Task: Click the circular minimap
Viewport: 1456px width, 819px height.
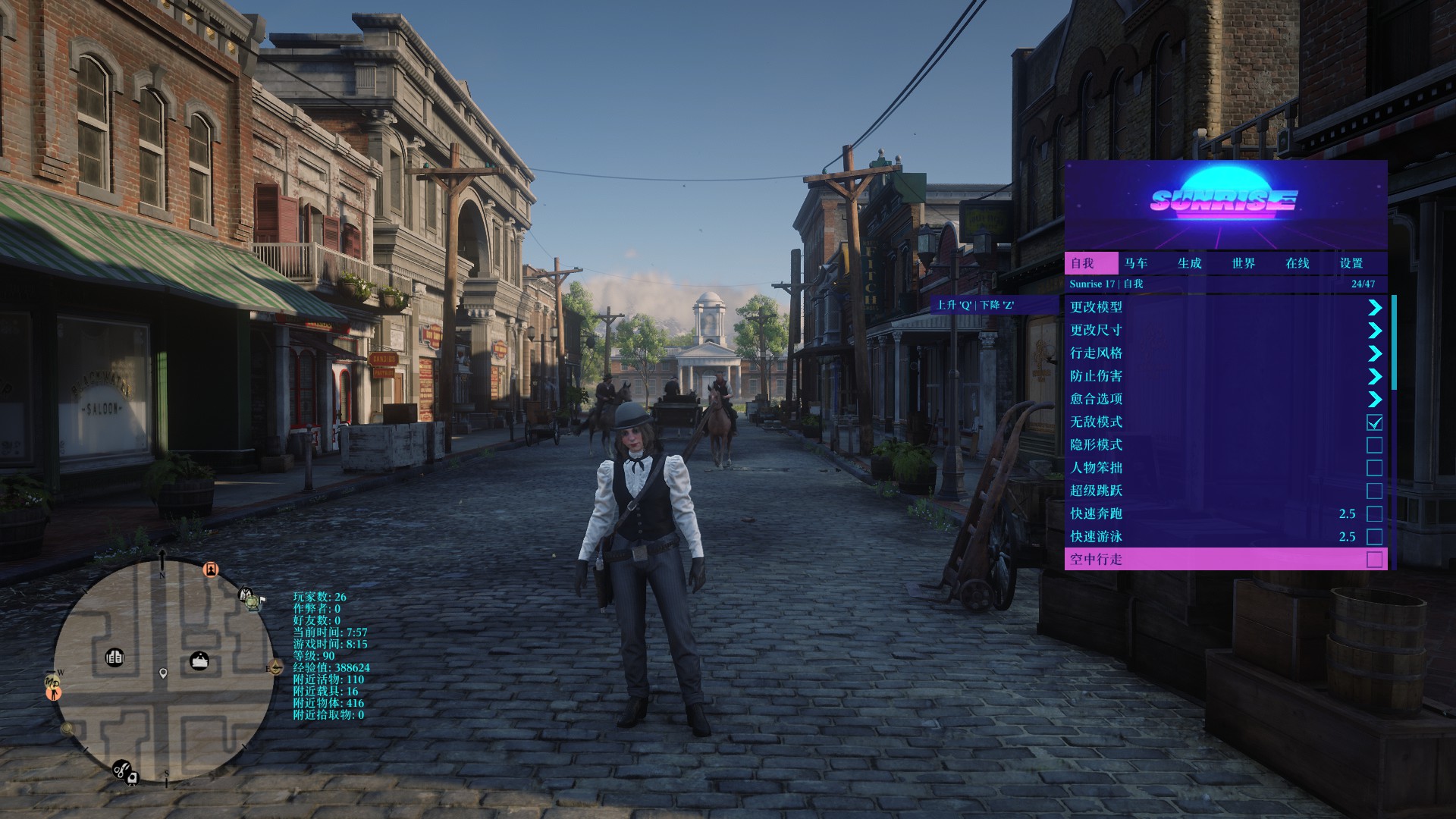Action: (x=162, y=672)
